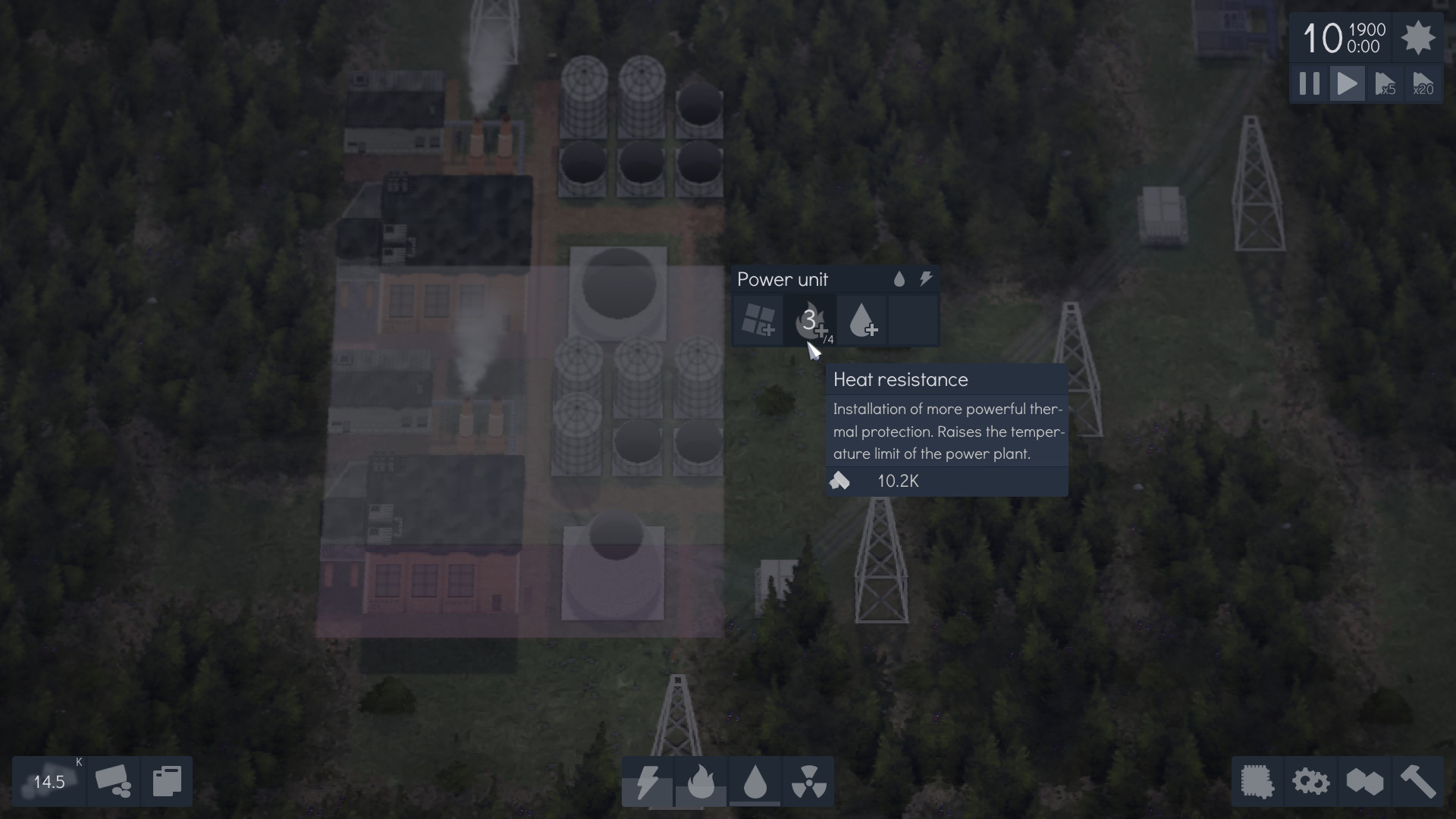Enable x20 game speed
The width and height of the screenshot is (1456, 819).
pyautogui.click(x=1423, y=83)
